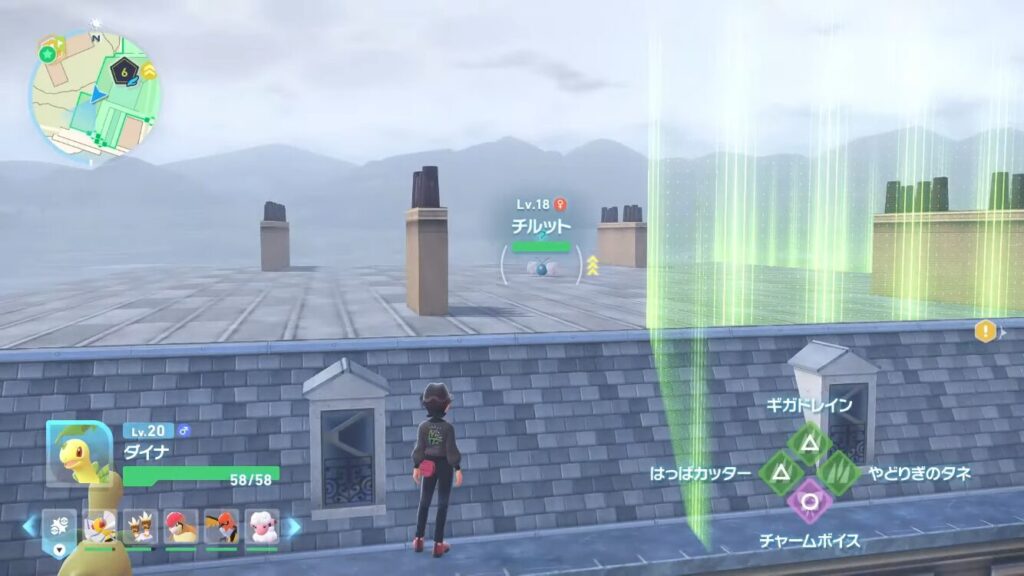Switch to the Doduo party slot
Screen dimensions: 1024x576
(x=138, y=525)
